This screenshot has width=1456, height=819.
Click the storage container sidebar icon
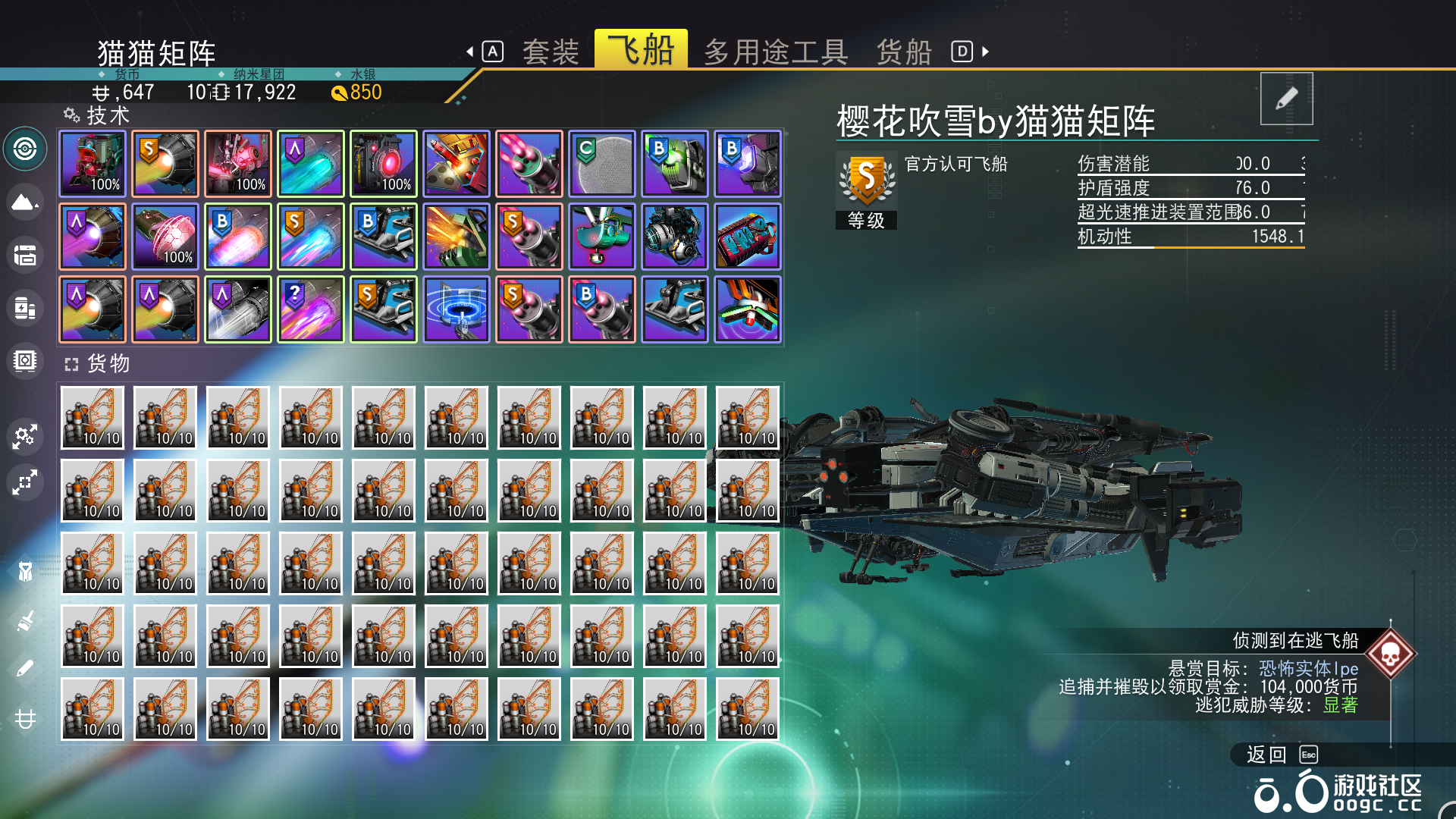[25, 256]
